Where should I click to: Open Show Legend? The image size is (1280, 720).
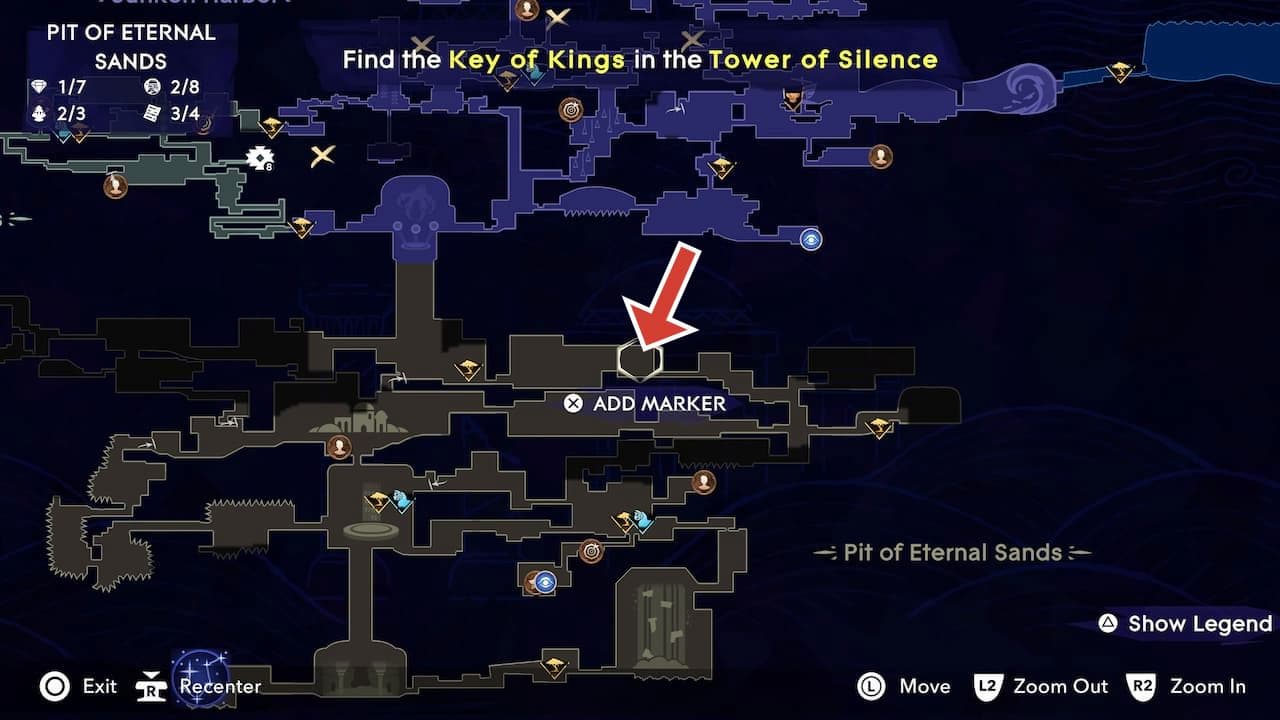1183,623
